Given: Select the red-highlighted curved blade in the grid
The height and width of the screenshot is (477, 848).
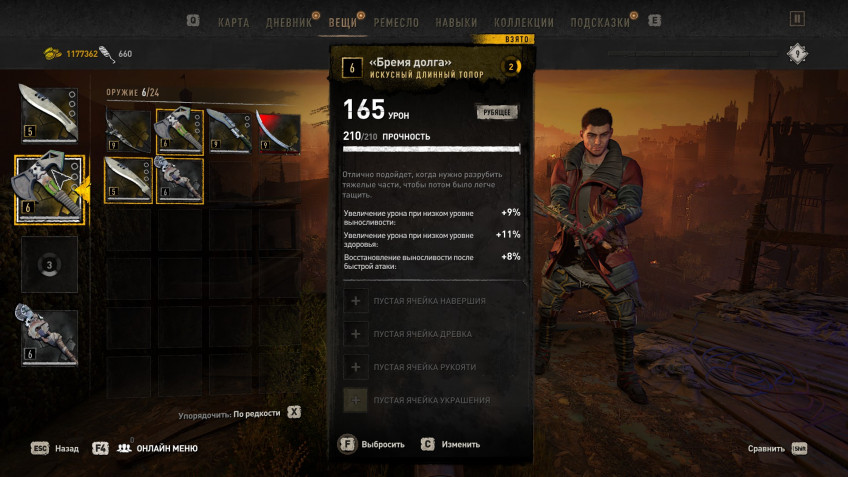Looking at the screenshot, I should pyautogui.click(x=278, y=132).
